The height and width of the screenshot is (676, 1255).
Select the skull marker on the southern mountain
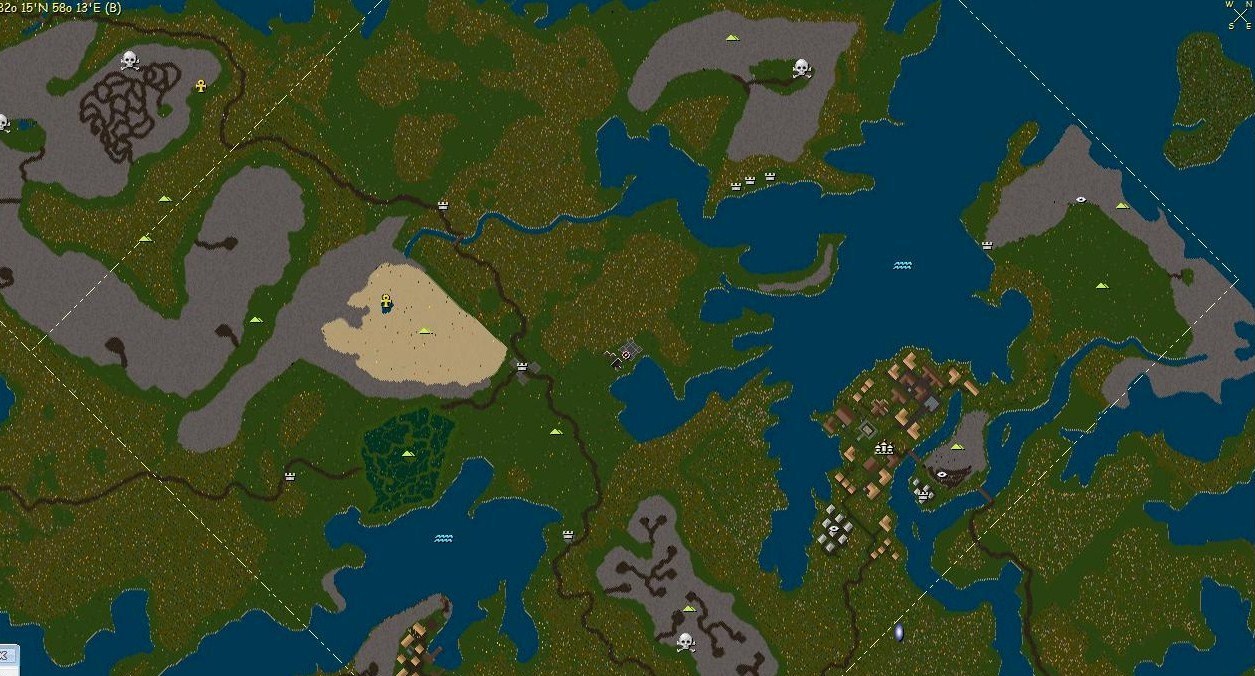pos(685,641)
